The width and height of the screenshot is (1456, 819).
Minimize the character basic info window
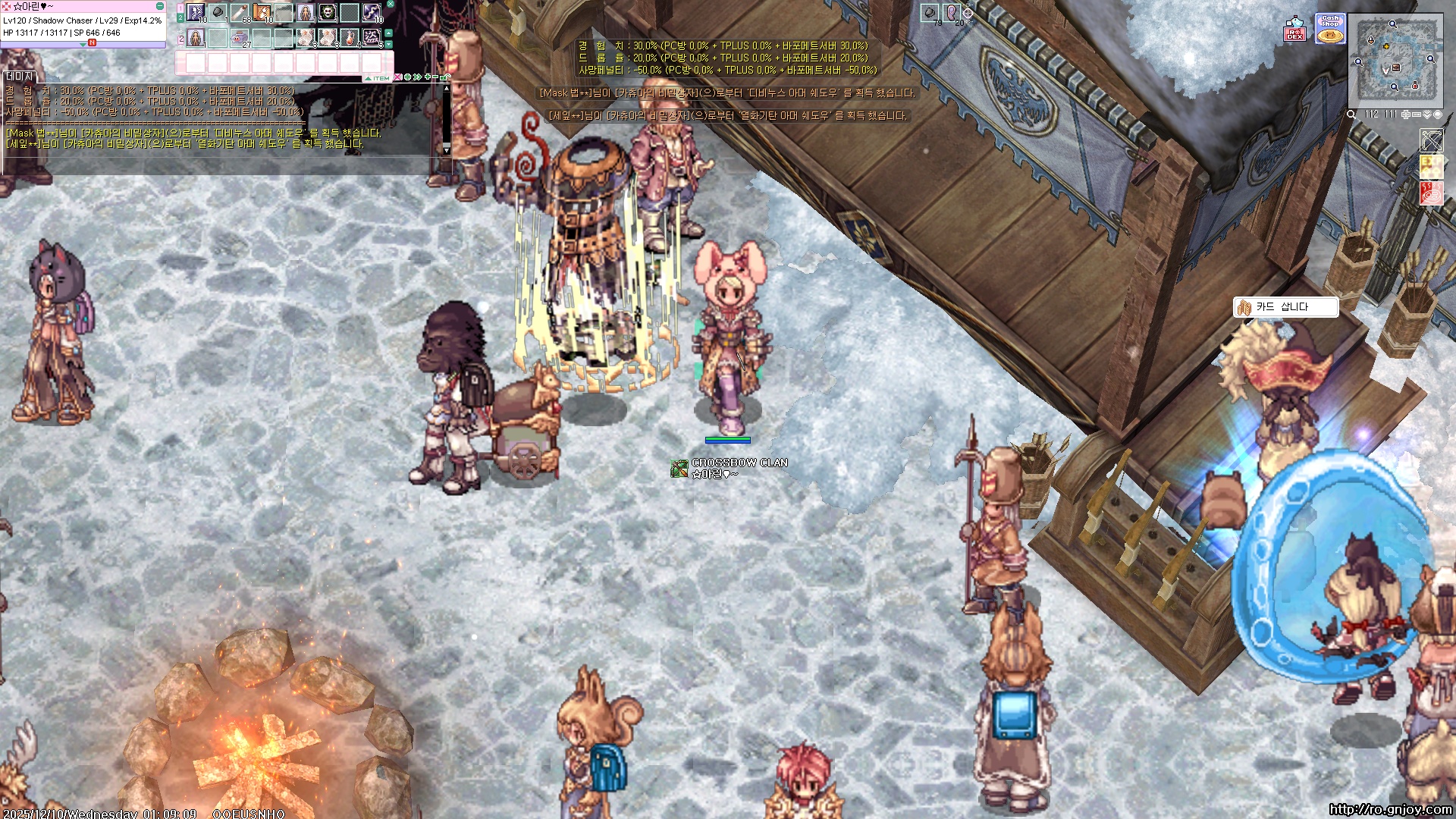coord(160,6)
